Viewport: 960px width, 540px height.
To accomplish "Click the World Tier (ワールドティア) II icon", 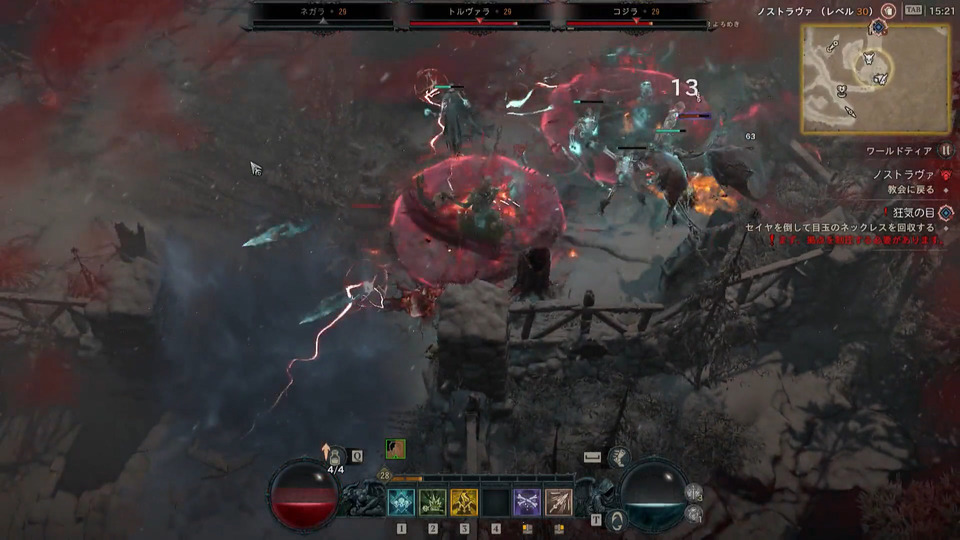I will [945, 150].
